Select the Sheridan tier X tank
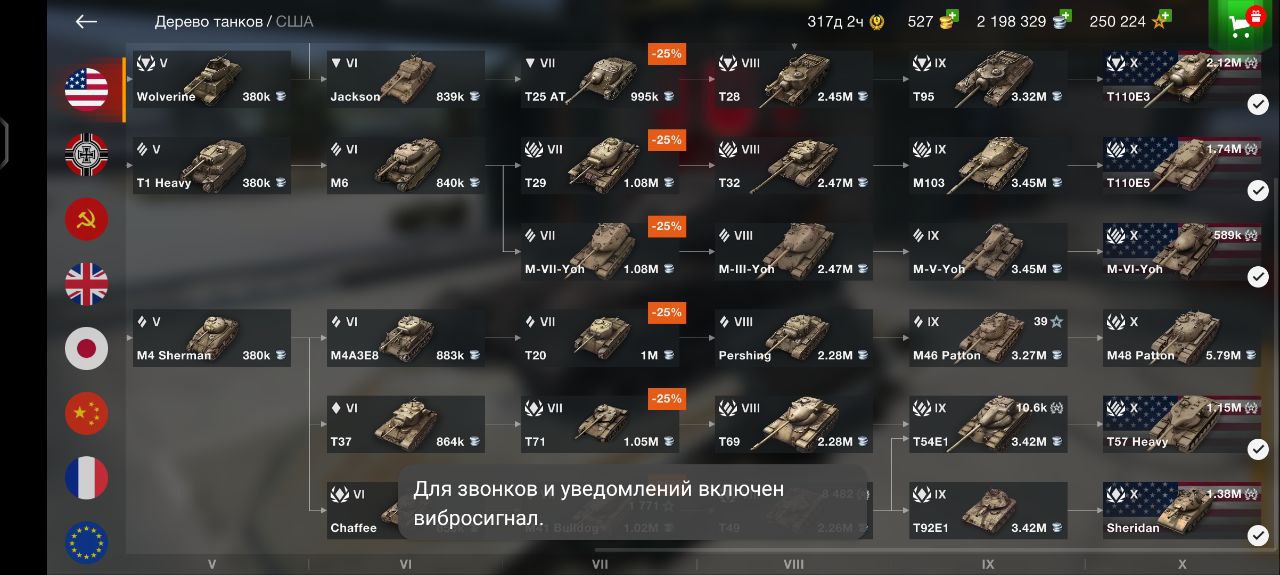The height and width of the screenshot is (575, 1280). point(1182,511)
